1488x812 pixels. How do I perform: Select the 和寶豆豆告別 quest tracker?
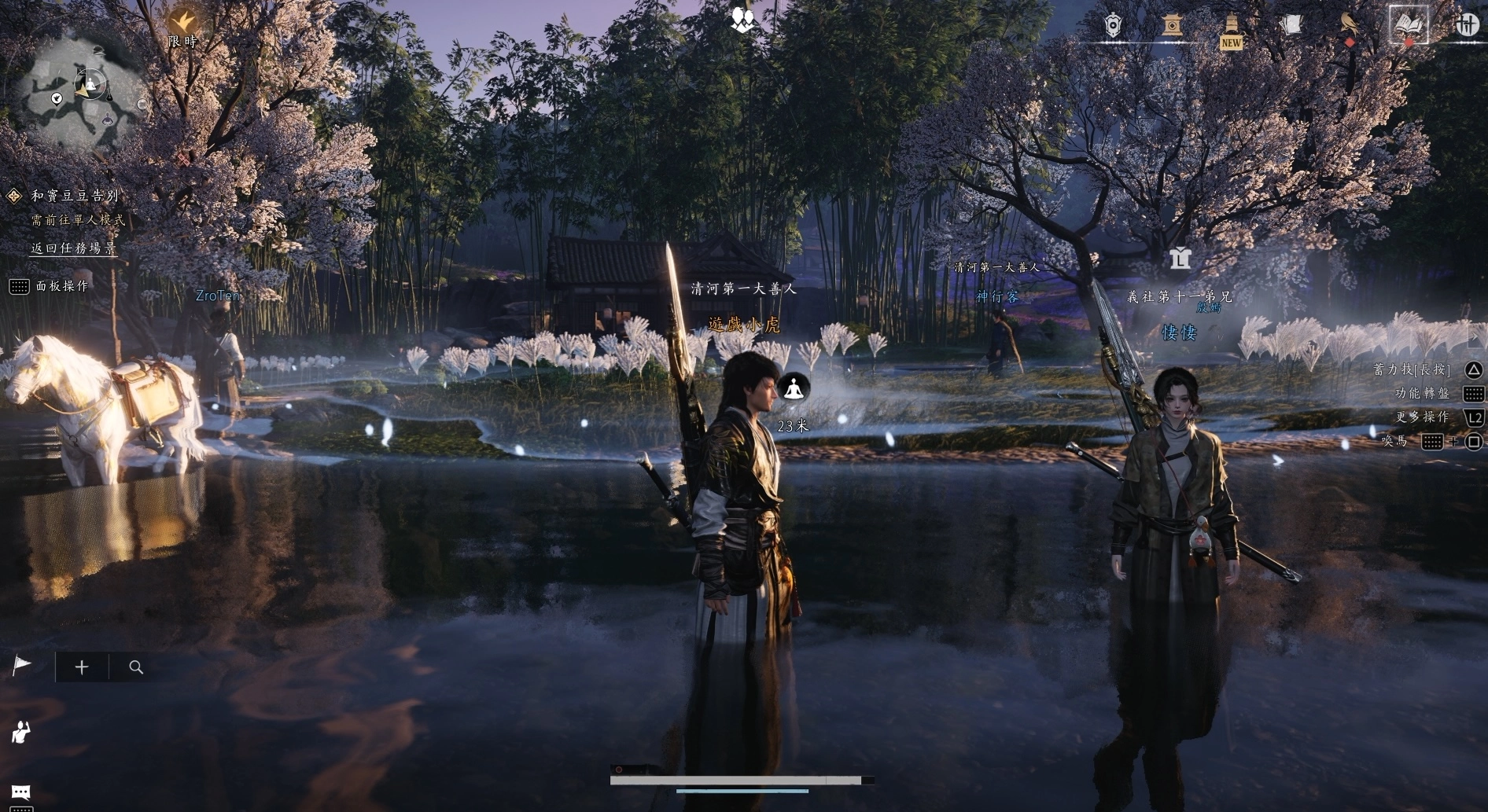[74, 196]
